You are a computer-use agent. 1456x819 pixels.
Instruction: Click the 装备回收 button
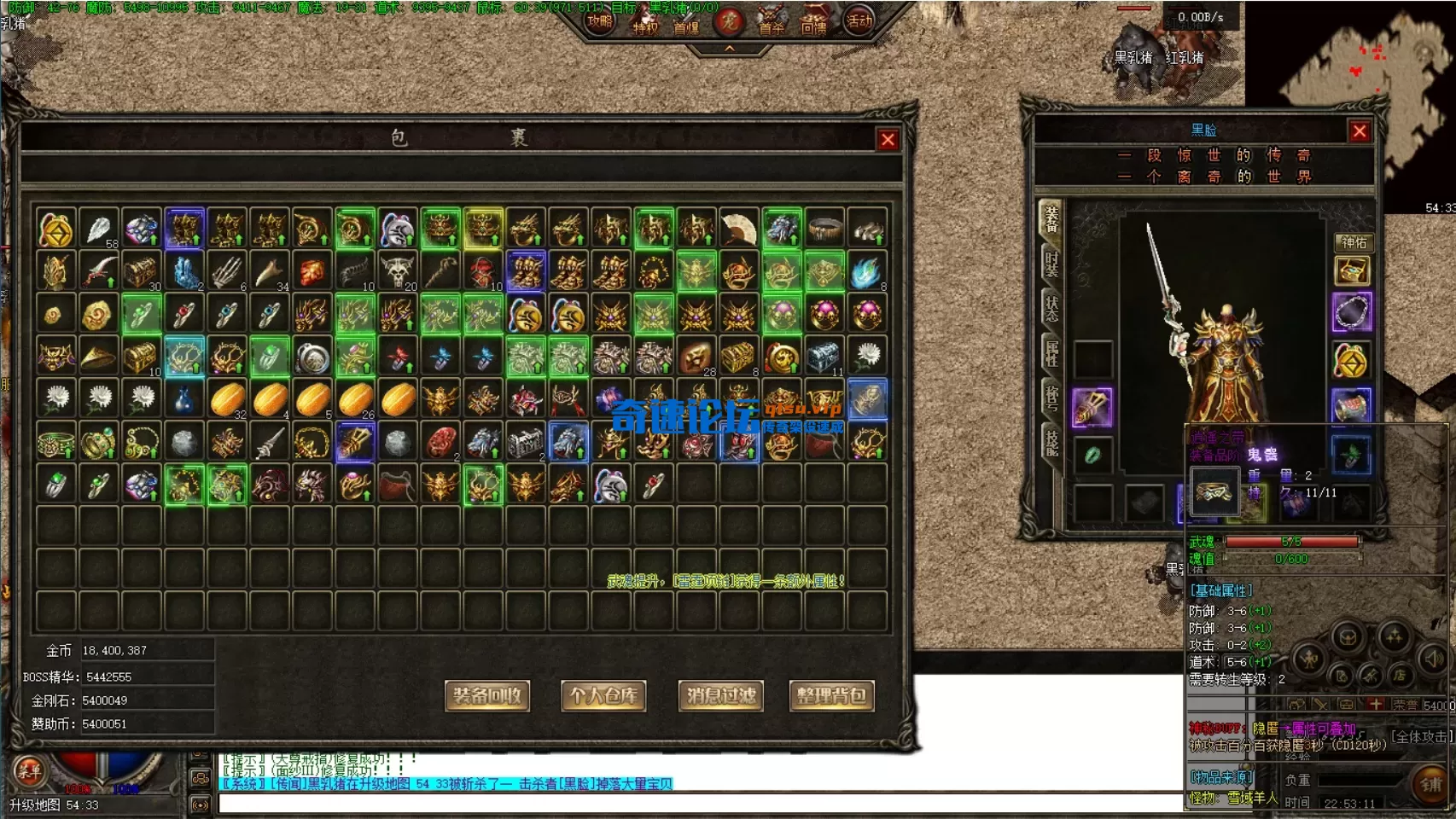pos(487,696)
